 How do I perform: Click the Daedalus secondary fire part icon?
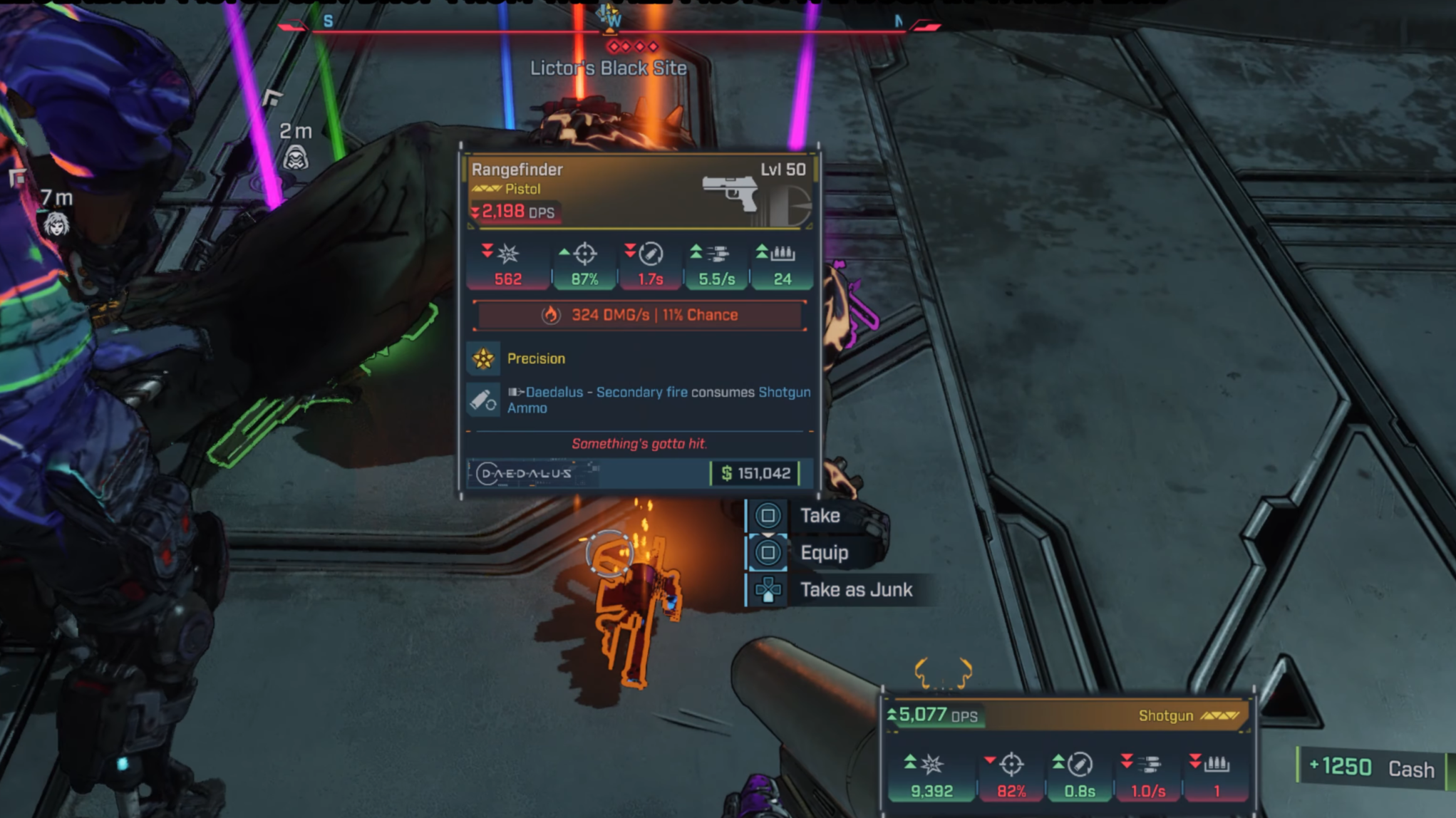[483, 400]
